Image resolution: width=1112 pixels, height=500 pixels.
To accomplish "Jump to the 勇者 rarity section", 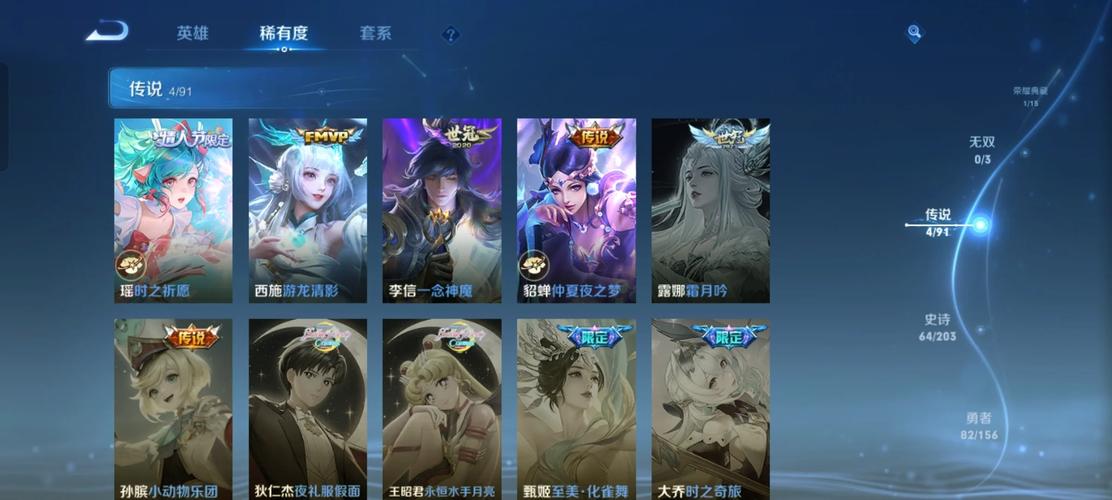I will pyautogui.click(x=979, y=426).
